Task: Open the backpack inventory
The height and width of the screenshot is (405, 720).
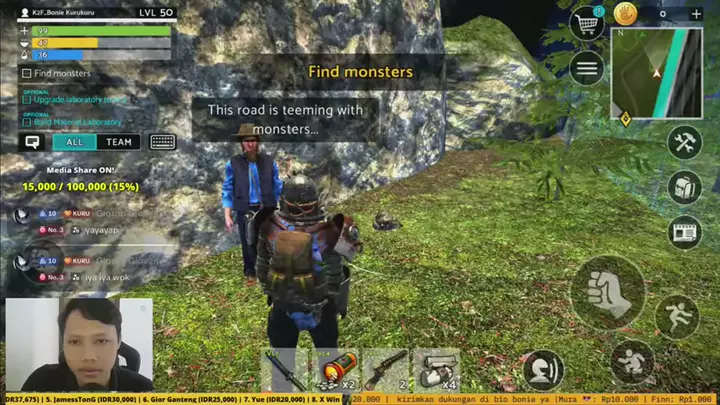Action: 685,187
